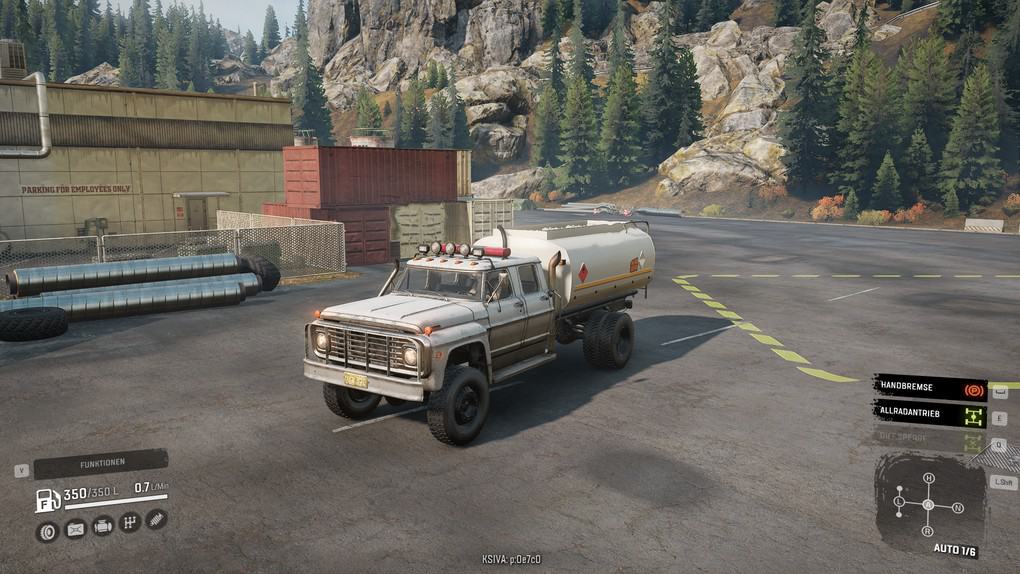The height and width of the screenshot is (574, 1020).
Task: Click the wheel damage status icon
Action: pyautogui.click(x=46, y=531)
